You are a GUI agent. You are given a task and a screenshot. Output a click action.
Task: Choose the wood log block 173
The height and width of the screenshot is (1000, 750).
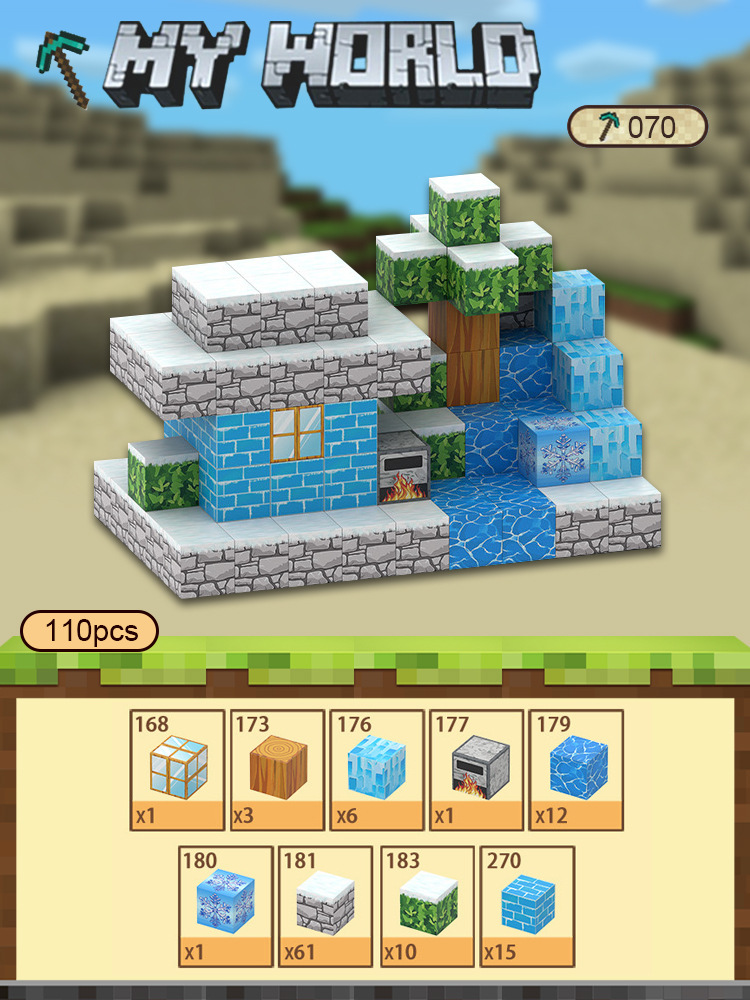pyautogui.click(x=277, y=770)
